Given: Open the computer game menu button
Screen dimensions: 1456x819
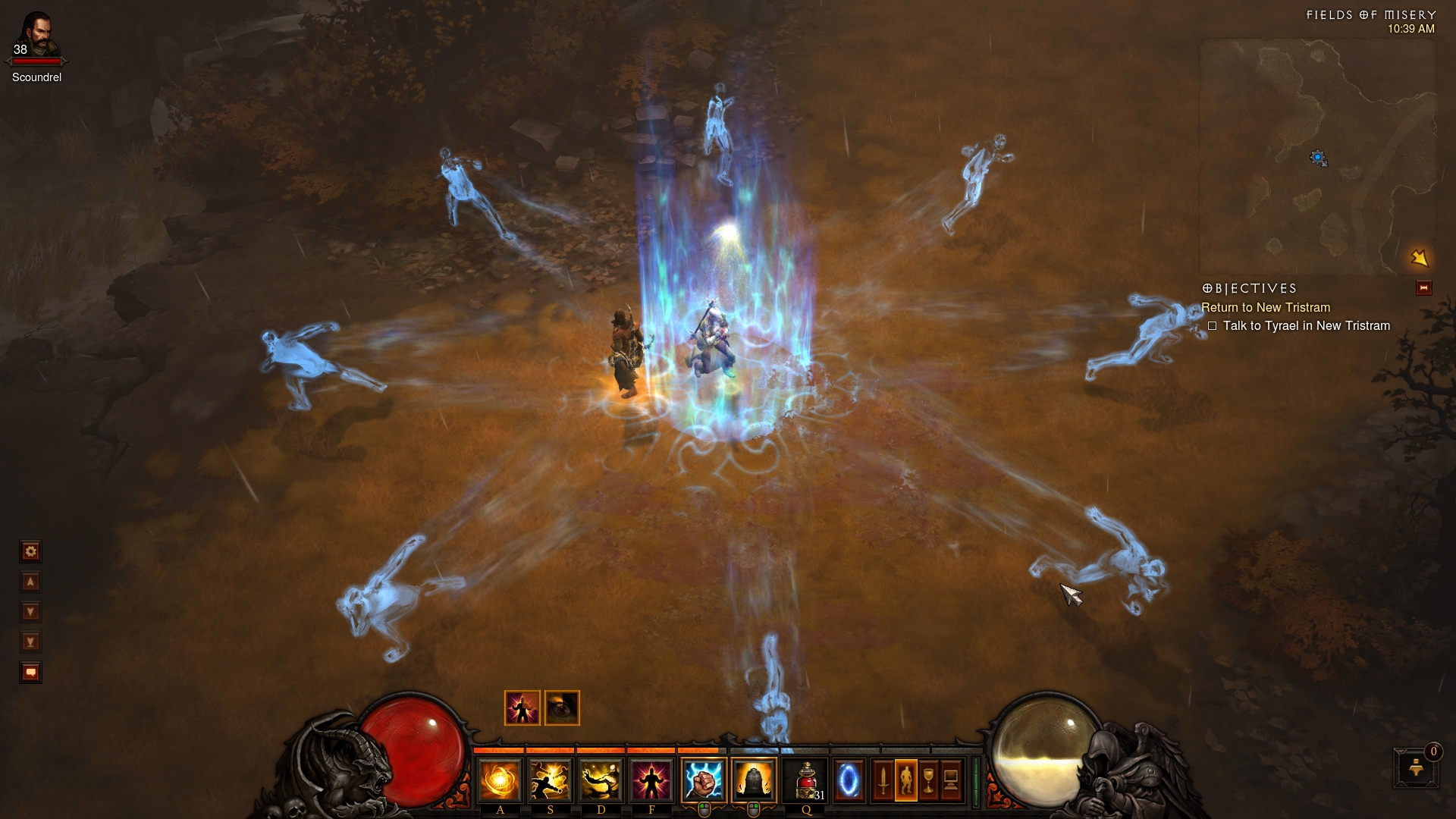Looking at the screenshot, I should [x=951, y=780].
